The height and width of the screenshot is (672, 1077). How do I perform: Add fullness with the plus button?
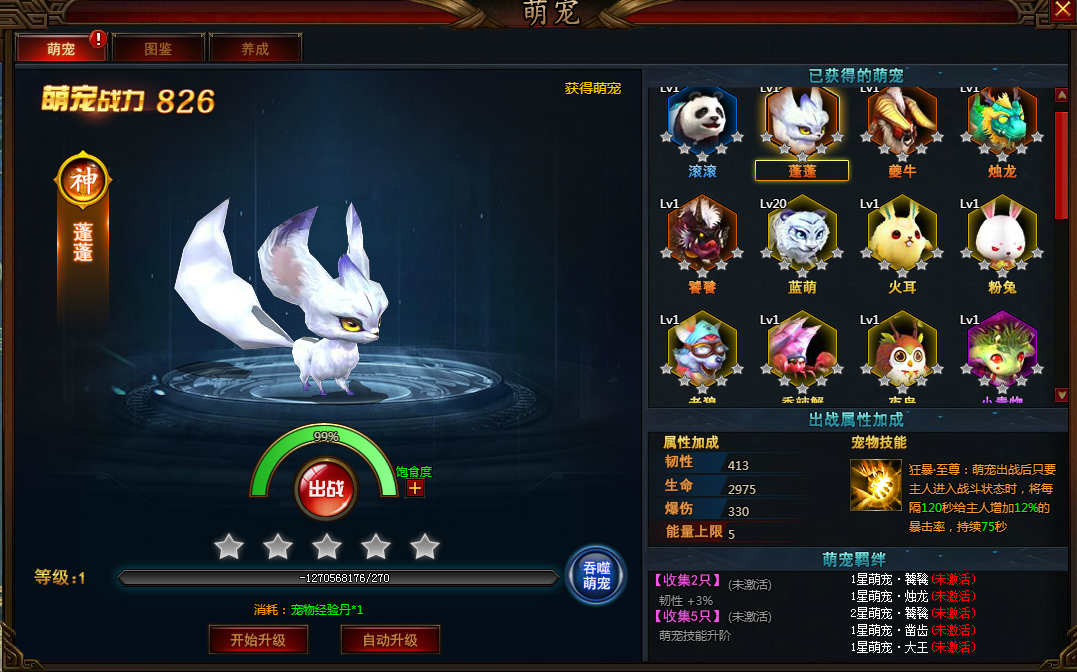click(x=415, y=488)
